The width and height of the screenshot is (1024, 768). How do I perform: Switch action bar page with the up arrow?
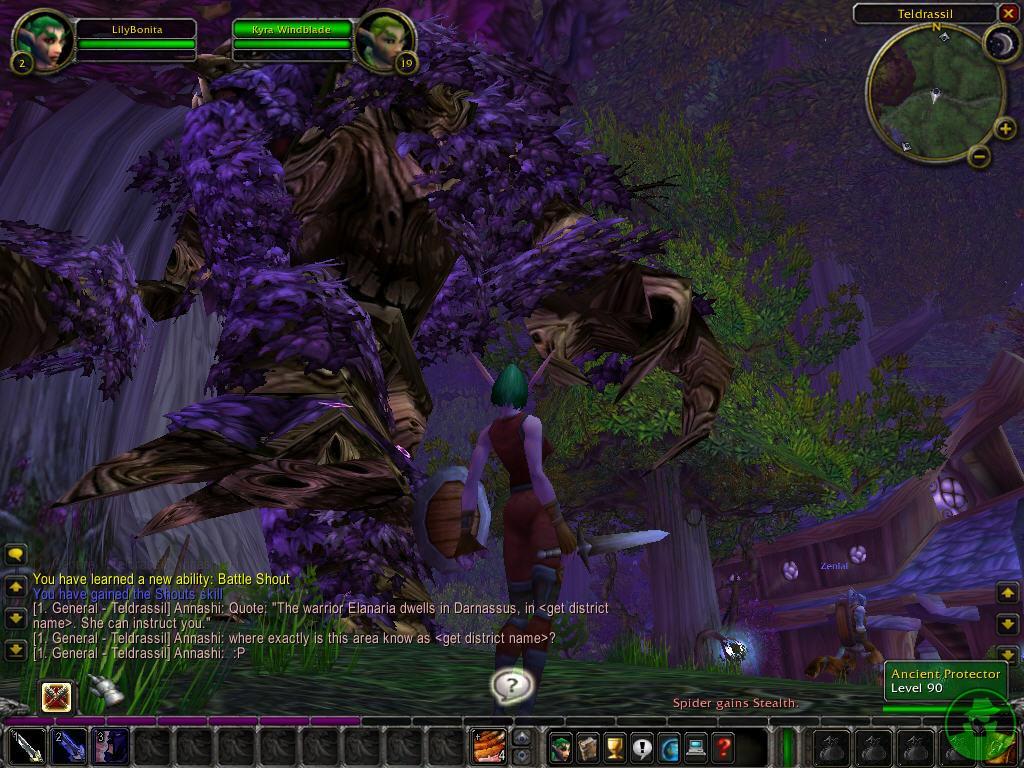tap(521, 738)
